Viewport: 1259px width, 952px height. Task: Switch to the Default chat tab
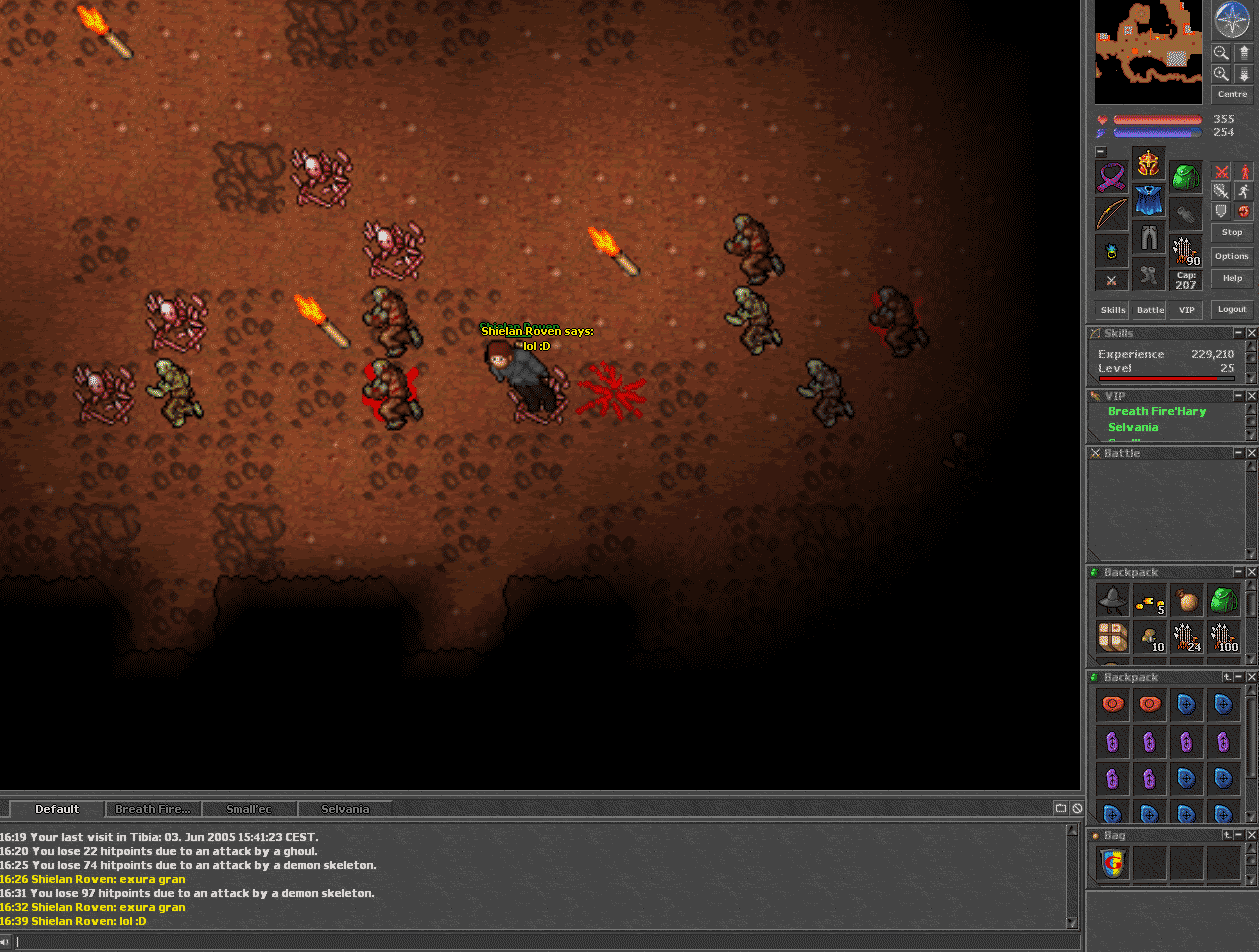pos(57,809)
